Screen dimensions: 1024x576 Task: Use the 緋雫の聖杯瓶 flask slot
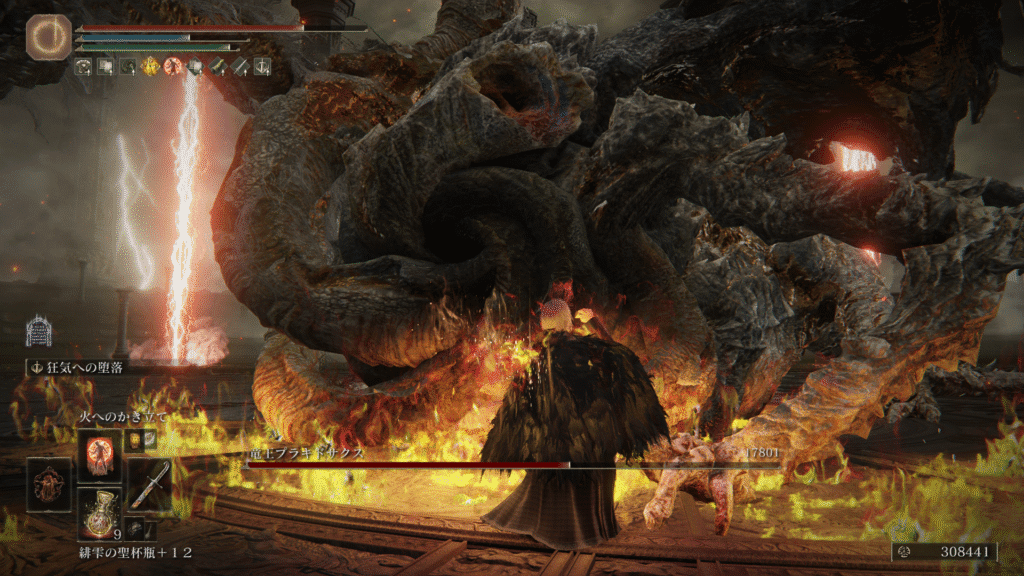coord(99,514)
